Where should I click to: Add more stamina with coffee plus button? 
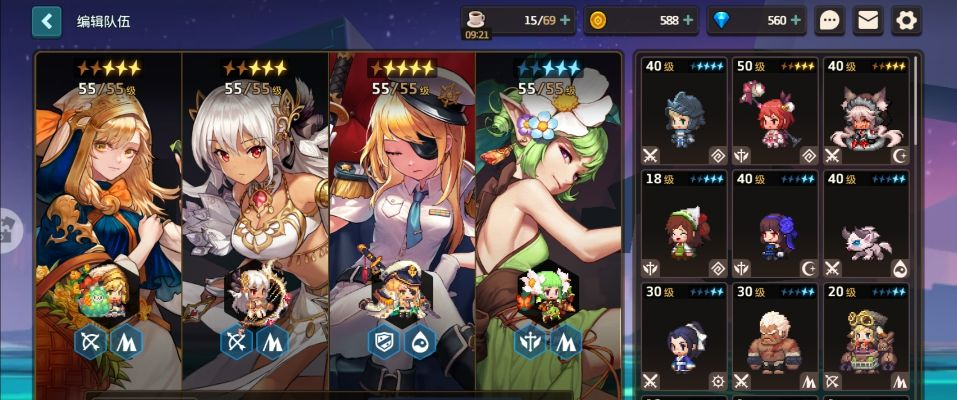click(x=565, y=20)
